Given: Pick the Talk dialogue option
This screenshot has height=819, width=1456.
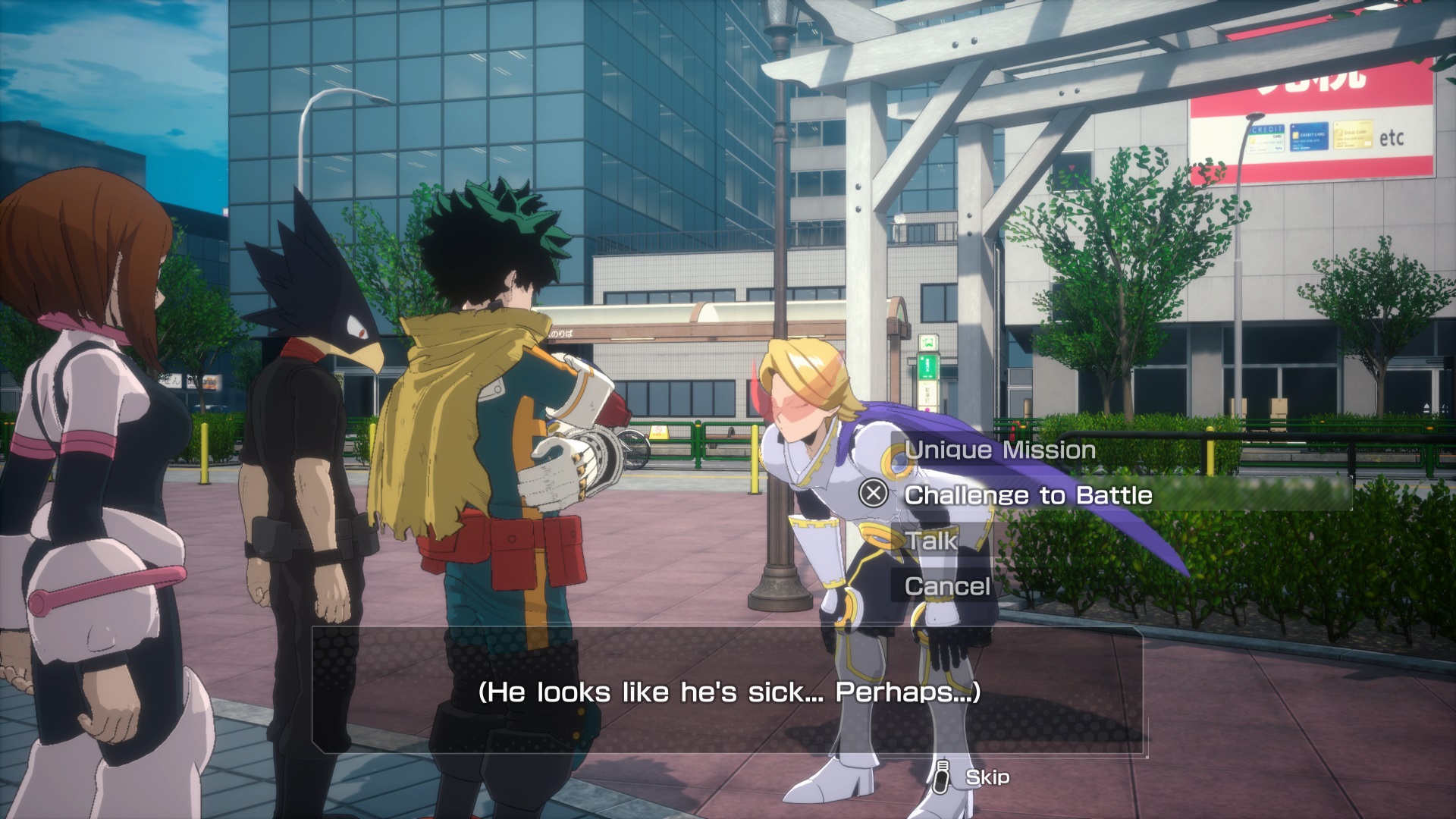Looking at the screenshot, I should [933, 541].
